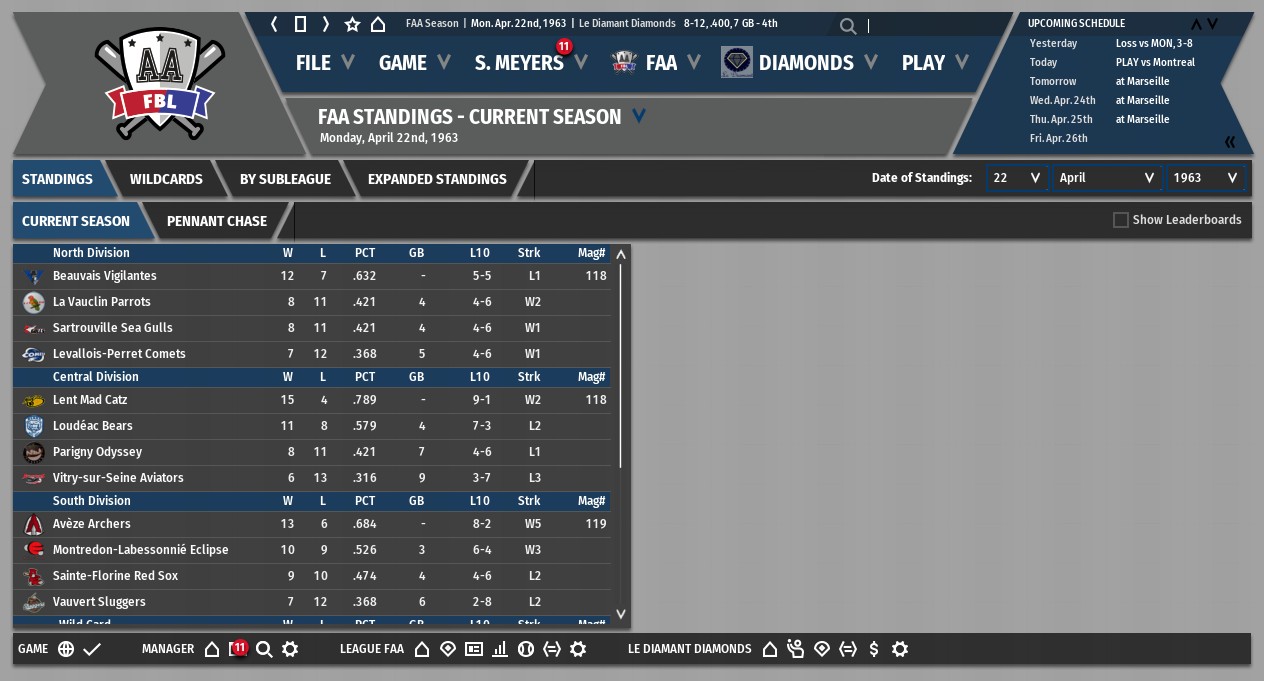Open the Expanded Standings tab

coord(437,179)
